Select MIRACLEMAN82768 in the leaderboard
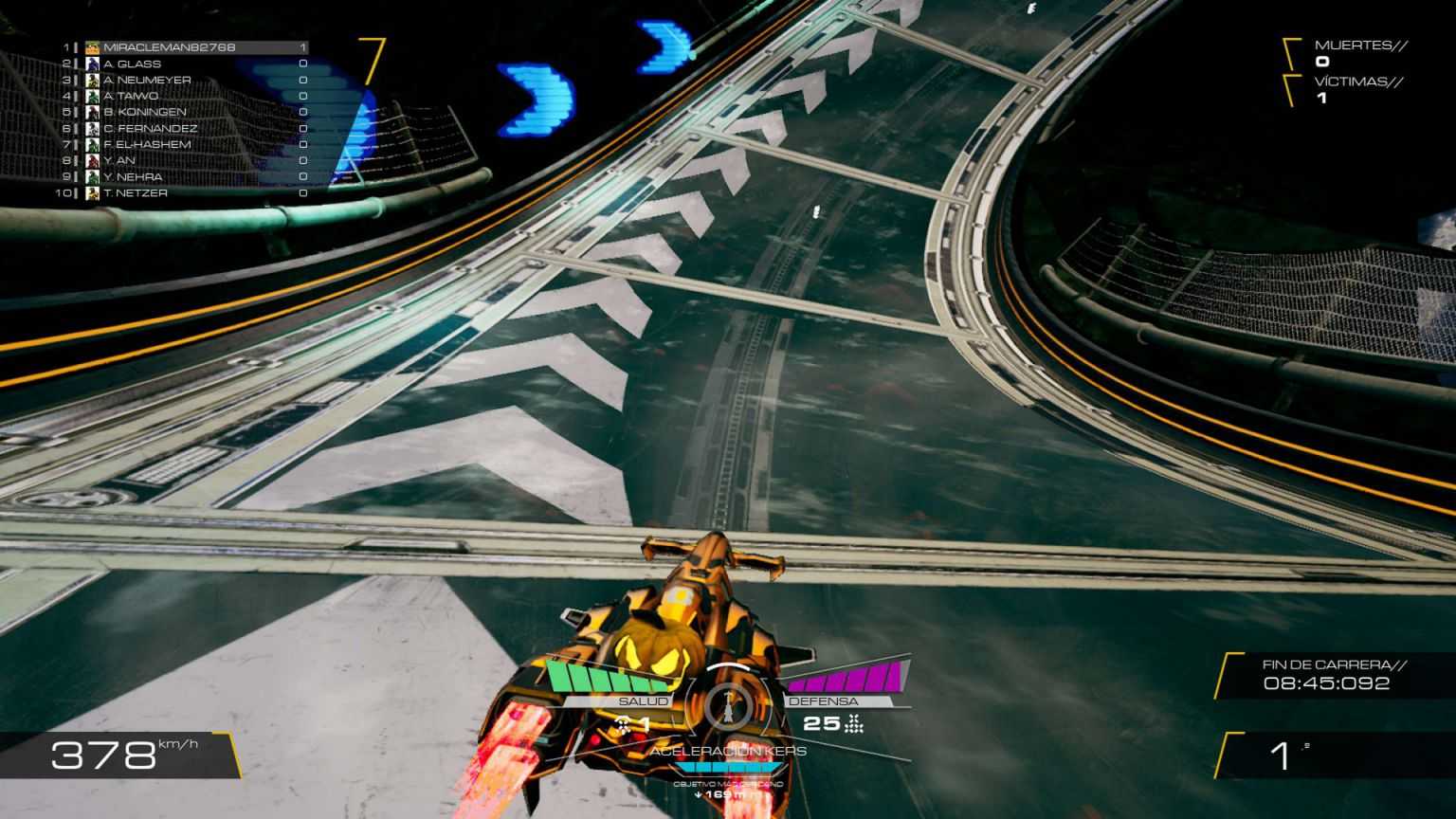Viewport: 1456px width, 819px height. click(169, 47)
